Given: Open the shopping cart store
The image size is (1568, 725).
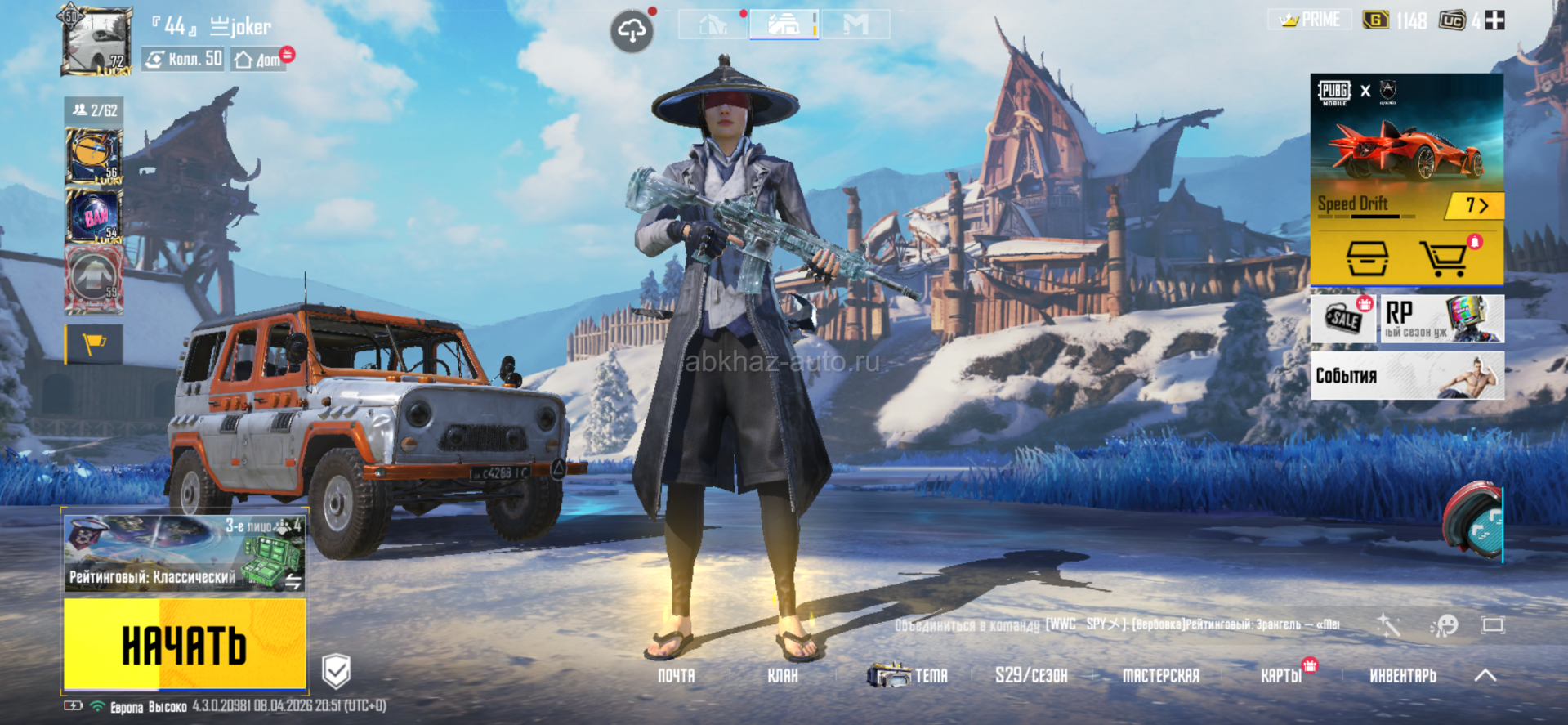Looking at the screenshot, I should [1443, 259].
